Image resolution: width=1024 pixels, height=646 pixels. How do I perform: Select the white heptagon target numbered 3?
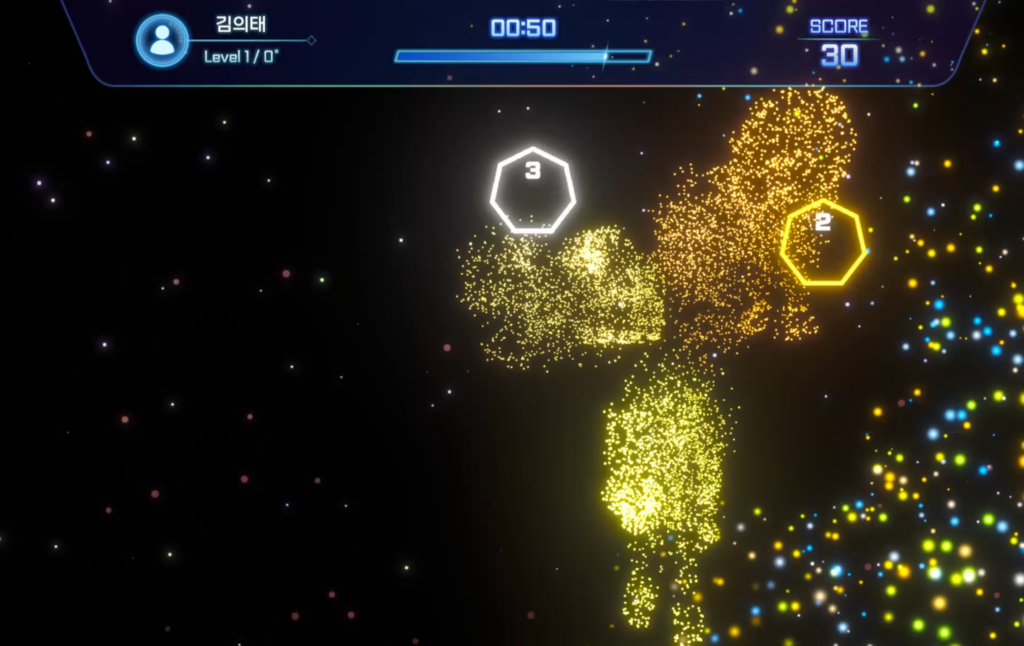click(533, 191)
